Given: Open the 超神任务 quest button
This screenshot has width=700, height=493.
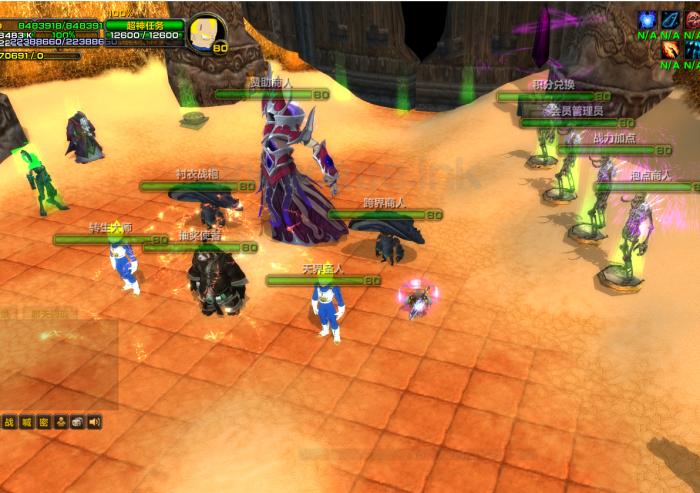Looking at the screenshot, I should click(x=144, y=25).
